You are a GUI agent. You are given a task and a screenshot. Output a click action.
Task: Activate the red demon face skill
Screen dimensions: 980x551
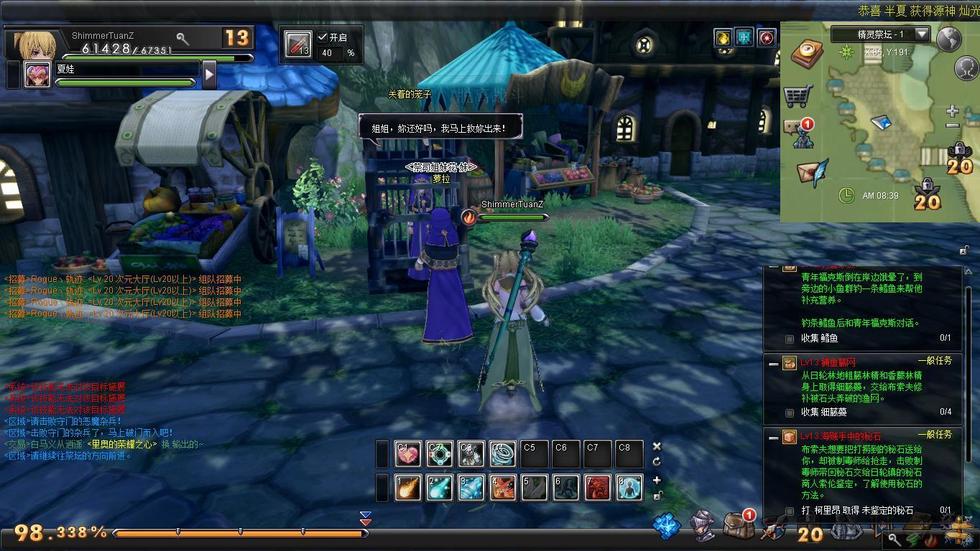click(598, 487)
